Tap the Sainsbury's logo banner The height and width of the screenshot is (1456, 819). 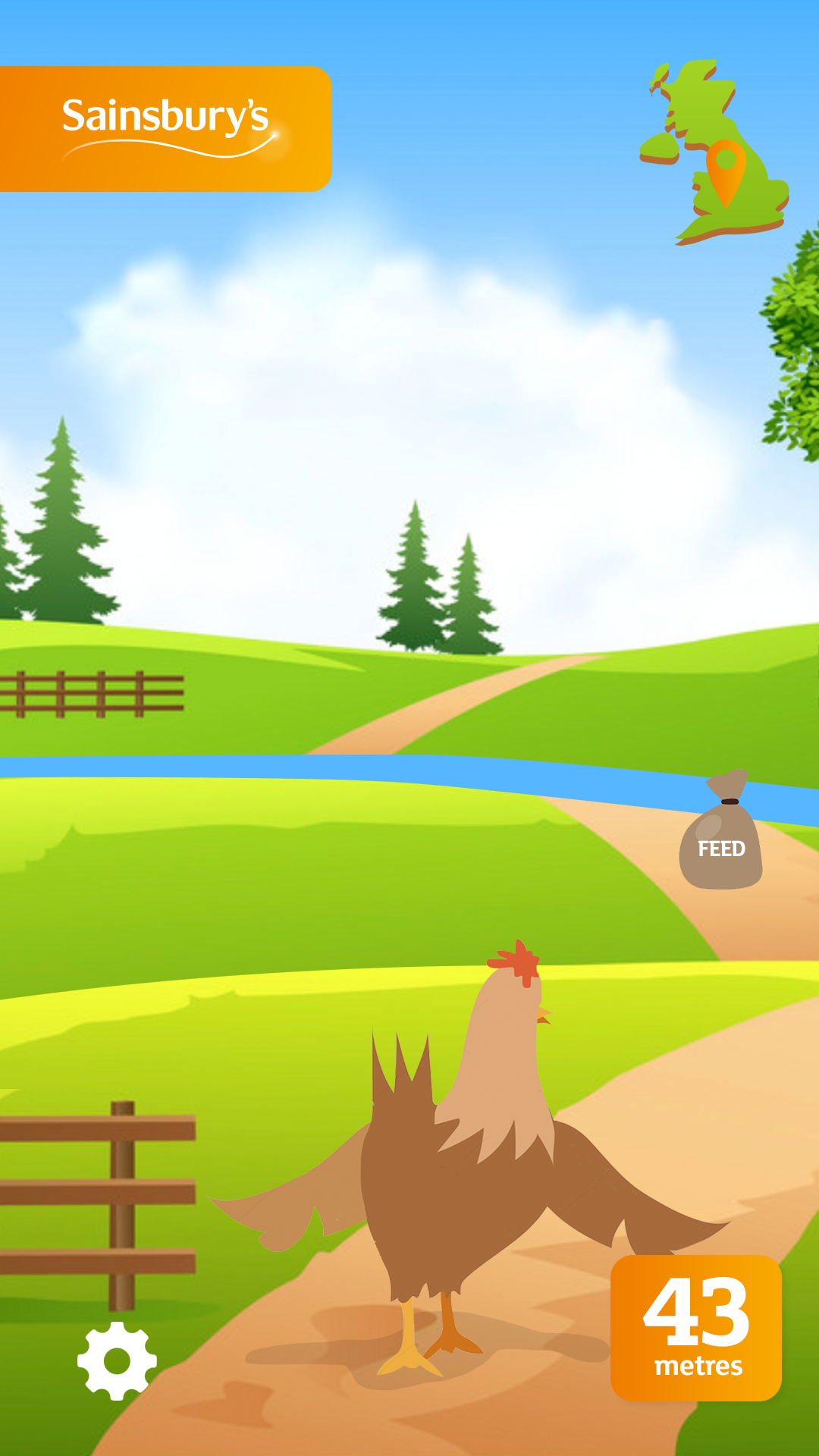click(165, 129)
